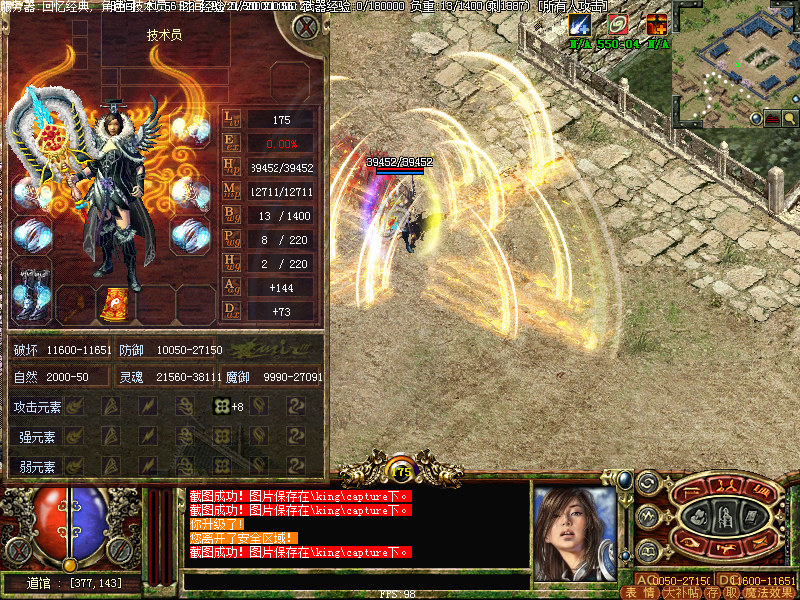Focus the chat input box

click(x=355, y=581)
